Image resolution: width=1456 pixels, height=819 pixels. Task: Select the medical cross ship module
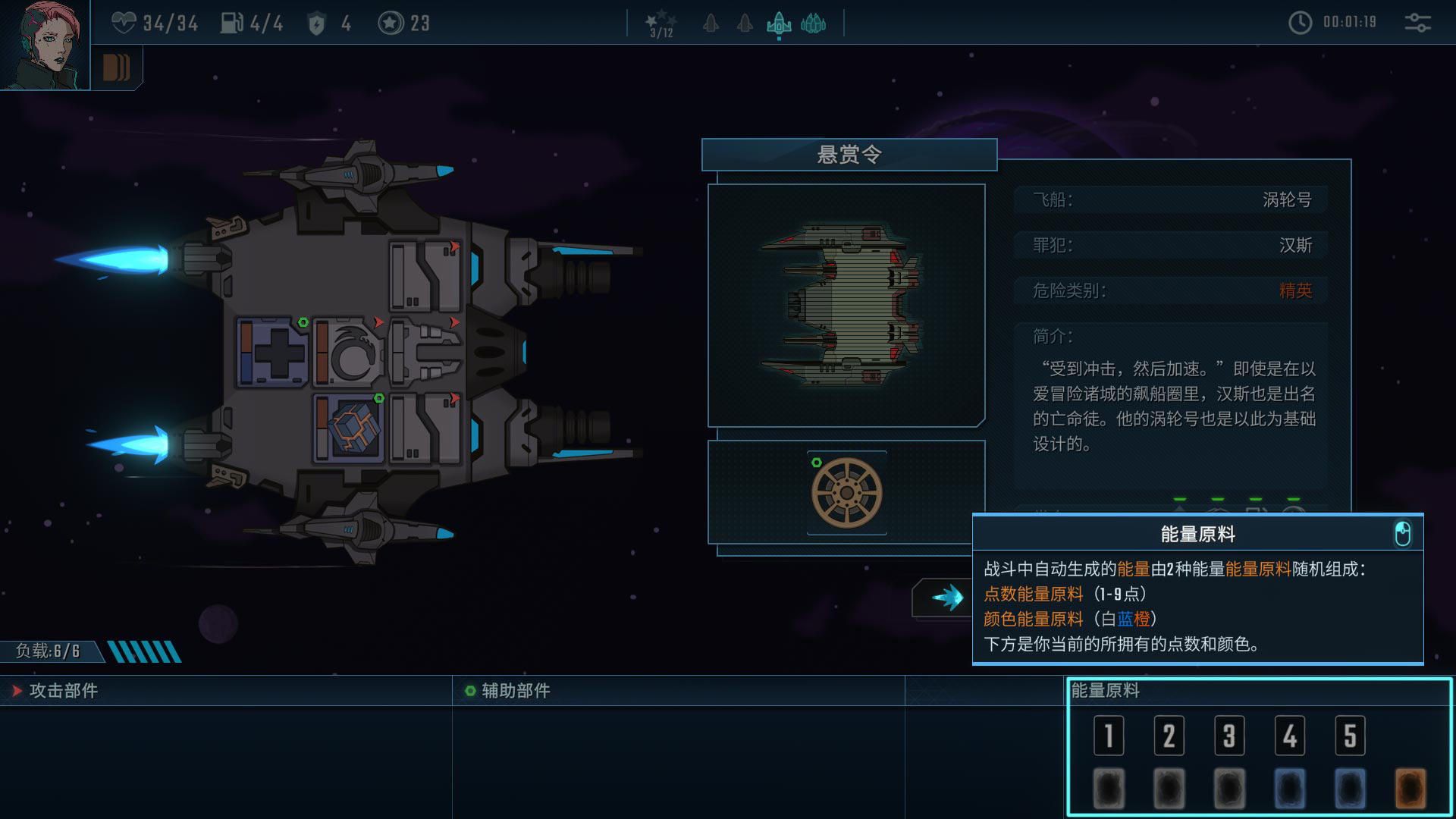272,353
